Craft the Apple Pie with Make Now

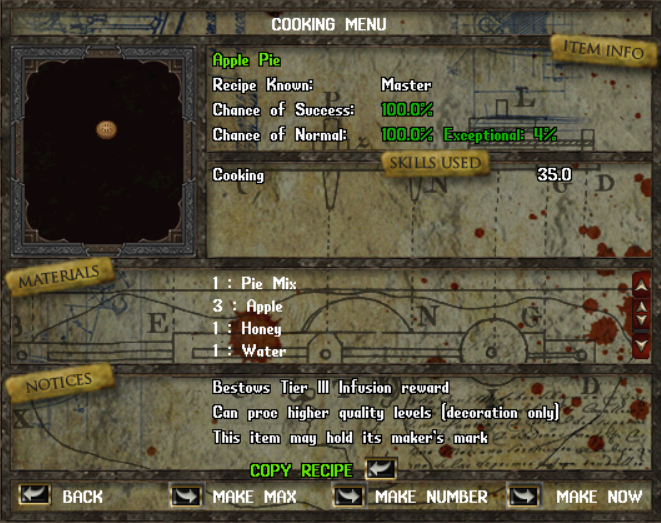[x=524, y=495]
